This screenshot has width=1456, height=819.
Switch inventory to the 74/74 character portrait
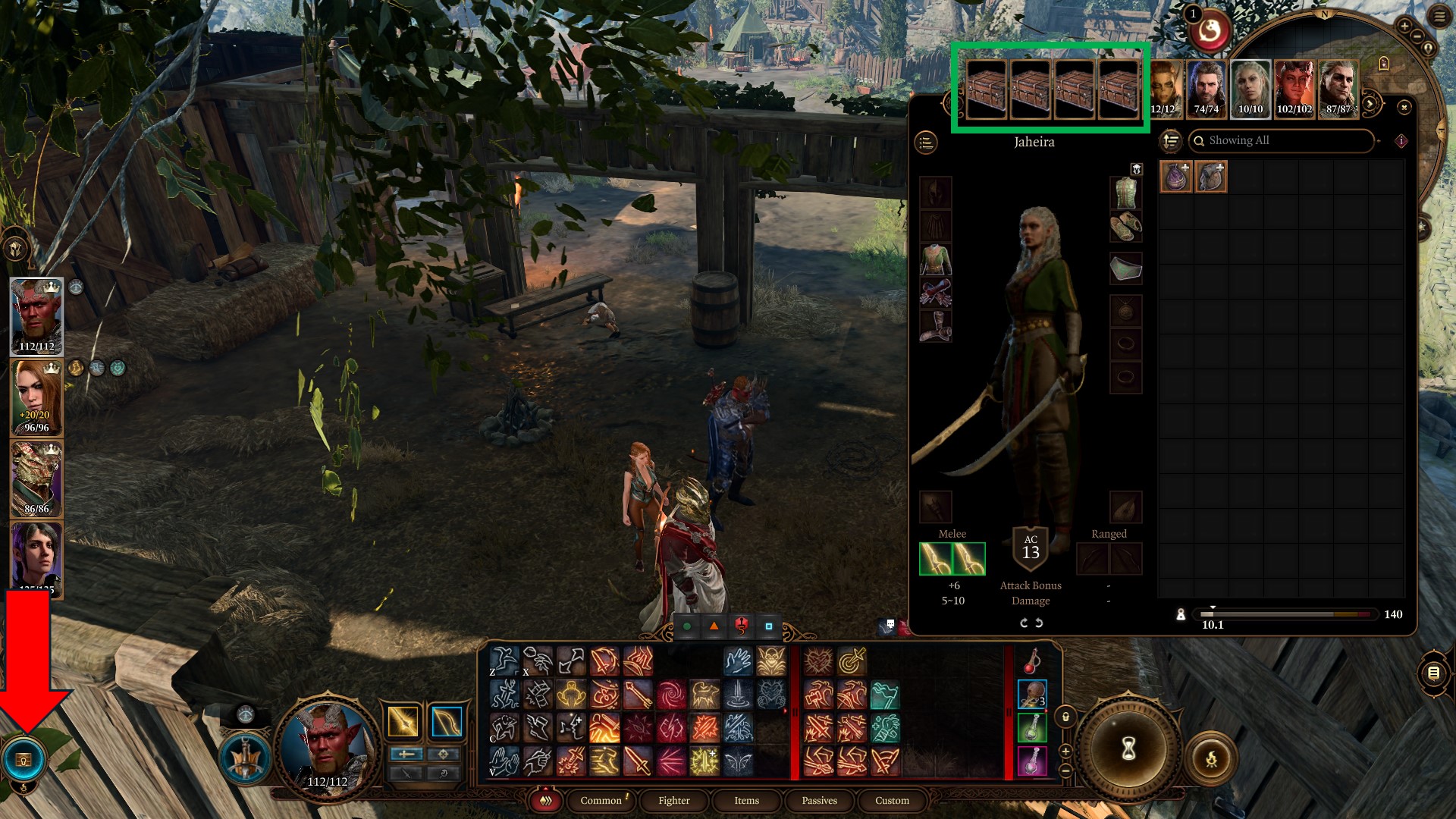pyautogui.click(x=1206, y=86)
